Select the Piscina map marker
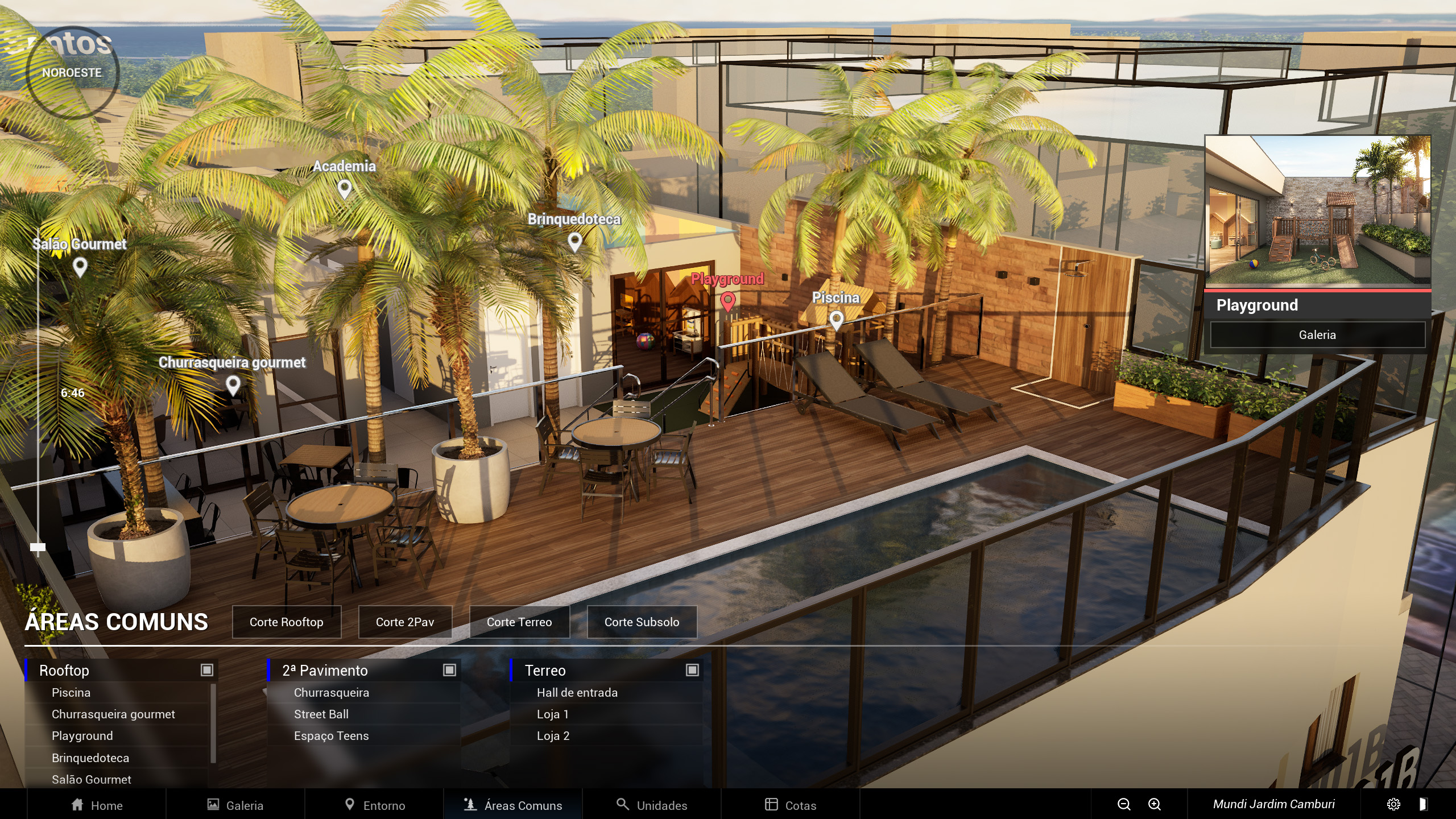Image resolution: width=1456 pixels, height=819 pixels. coord(836,320)
